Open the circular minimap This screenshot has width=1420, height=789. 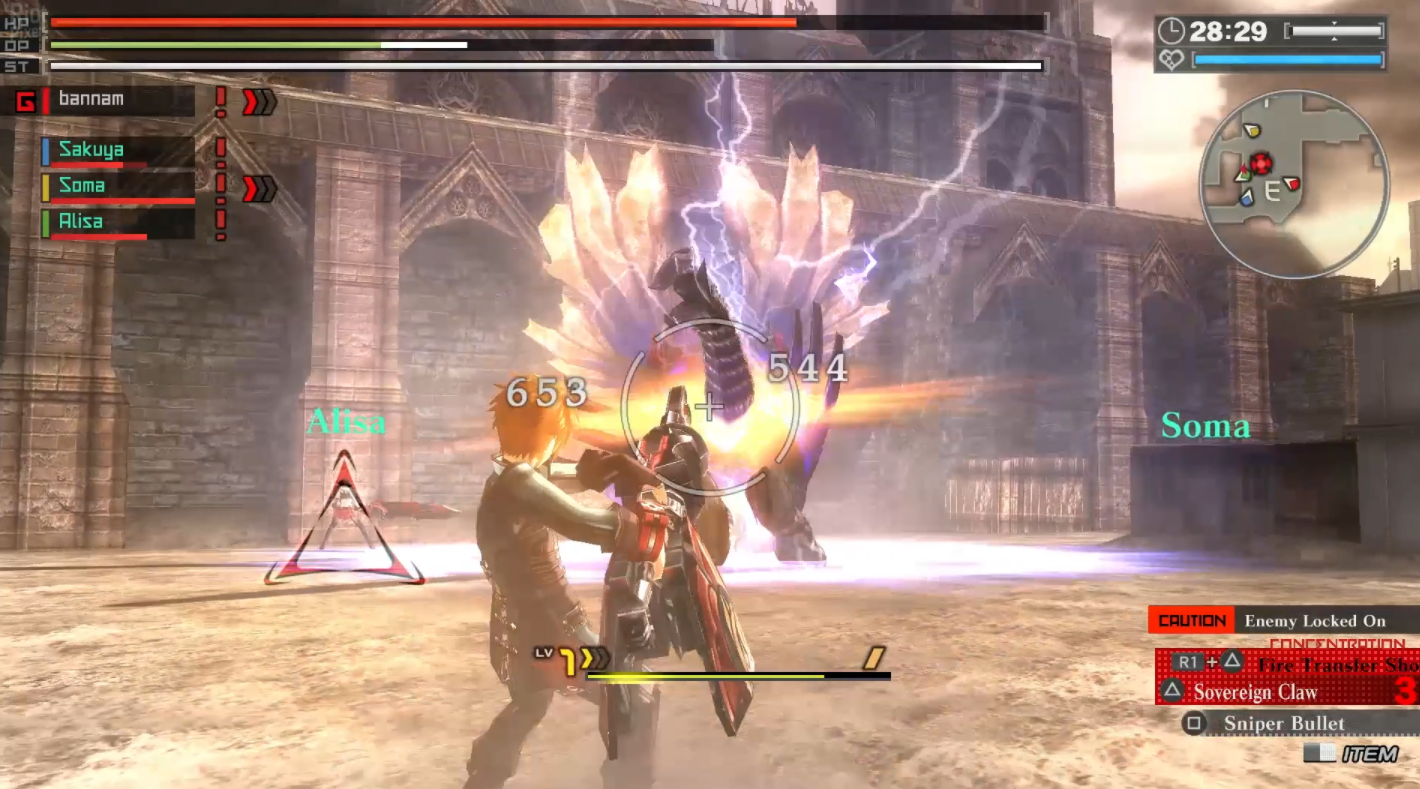click(x=1293, y=183)
